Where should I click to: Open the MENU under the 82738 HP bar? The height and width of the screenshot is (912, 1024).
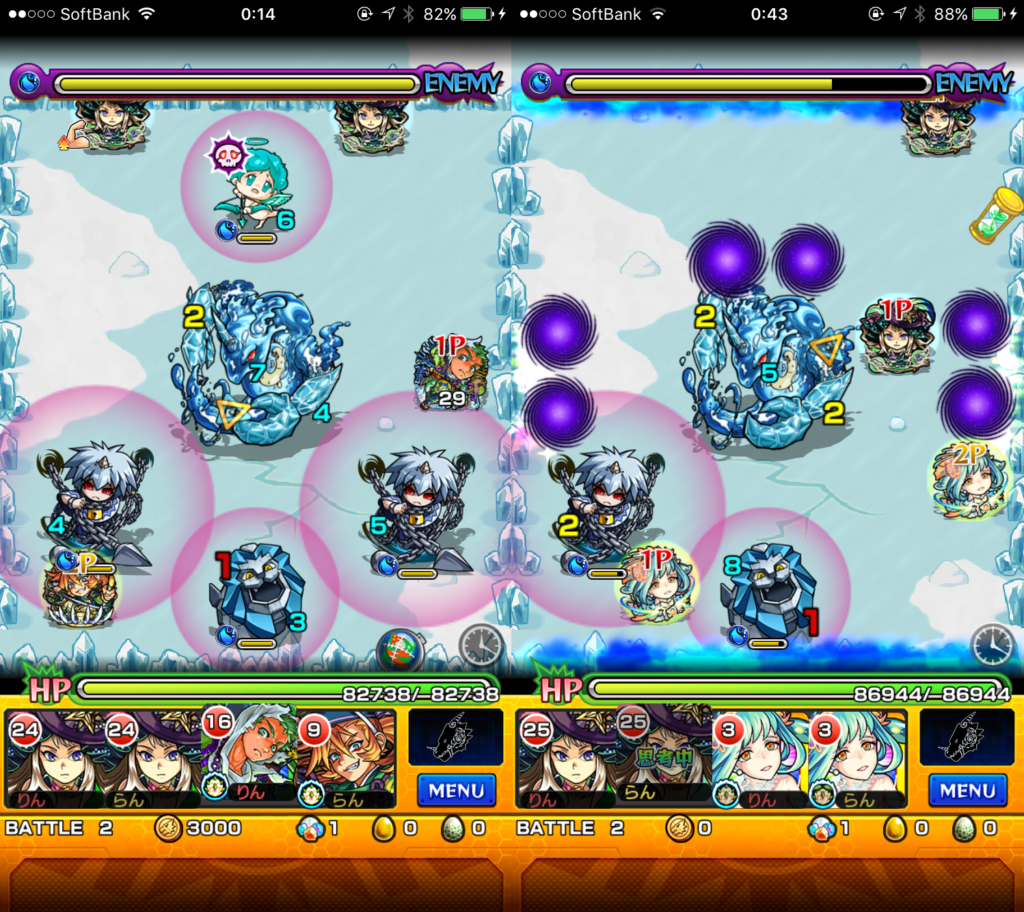pyautogui.click(x=456, y=790)
